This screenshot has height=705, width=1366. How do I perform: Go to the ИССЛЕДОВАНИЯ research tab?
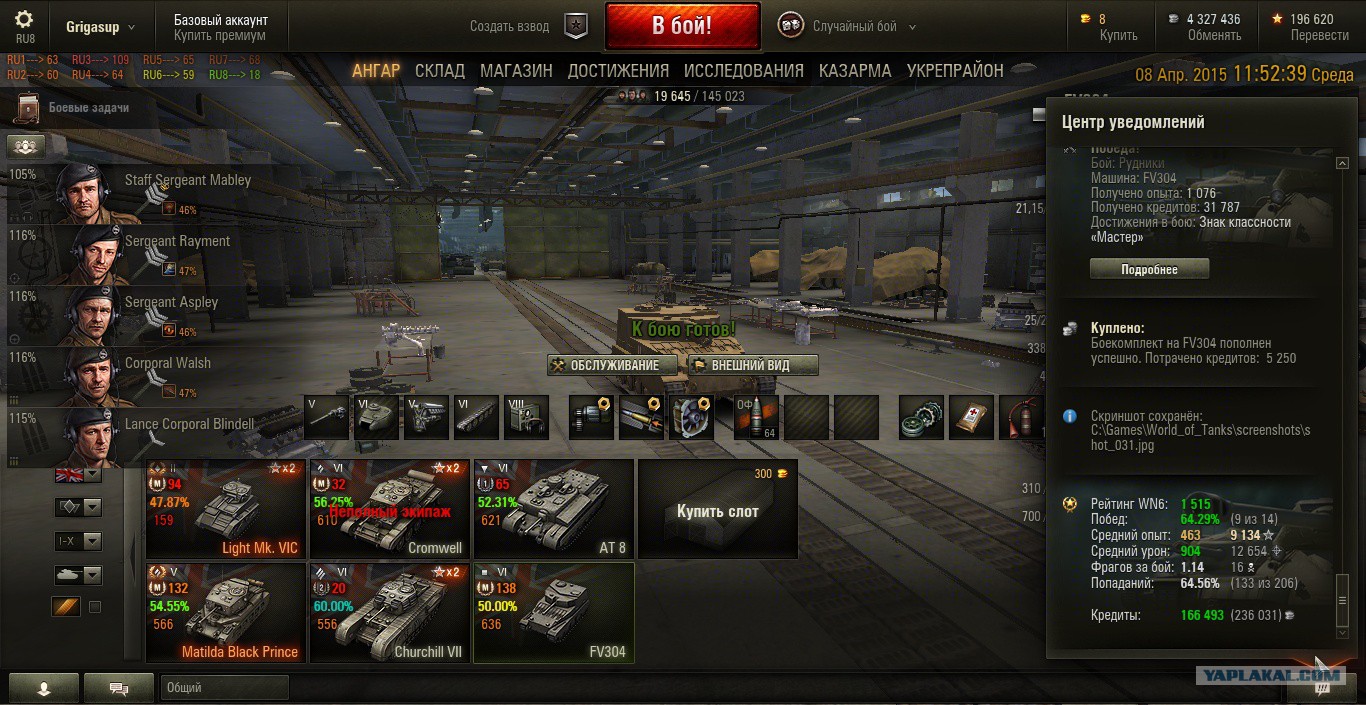click(743, 71)
